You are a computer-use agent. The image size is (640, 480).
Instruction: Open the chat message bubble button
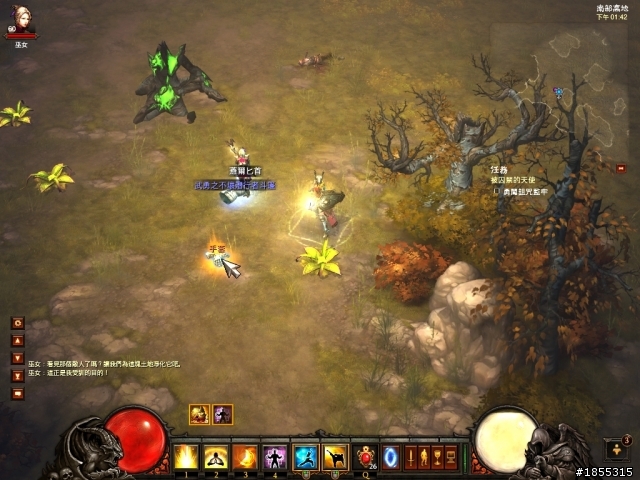18,393
